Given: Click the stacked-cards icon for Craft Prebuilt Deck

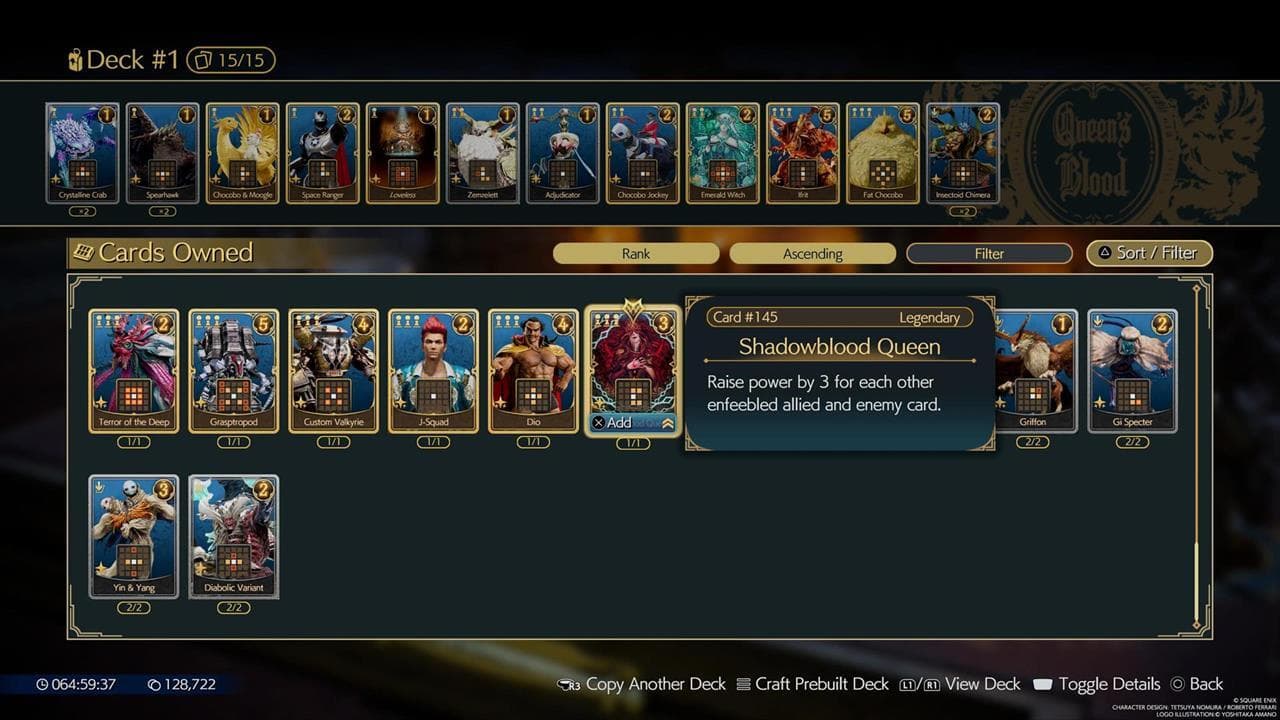Looking at the screenshot, I should tap(742, 684).
